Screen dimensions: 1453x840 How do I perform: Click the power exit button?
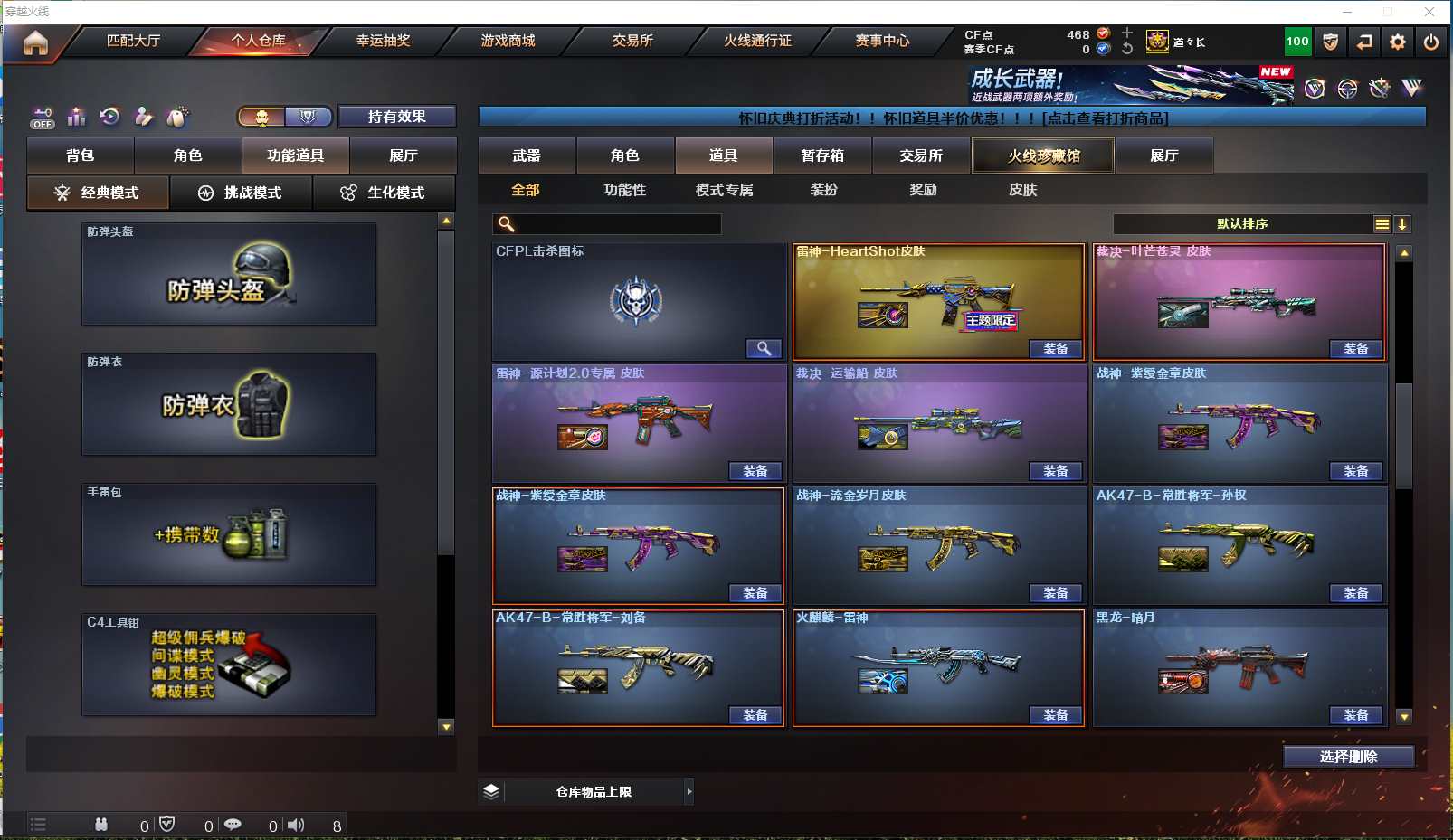[x=1431, y=42]
